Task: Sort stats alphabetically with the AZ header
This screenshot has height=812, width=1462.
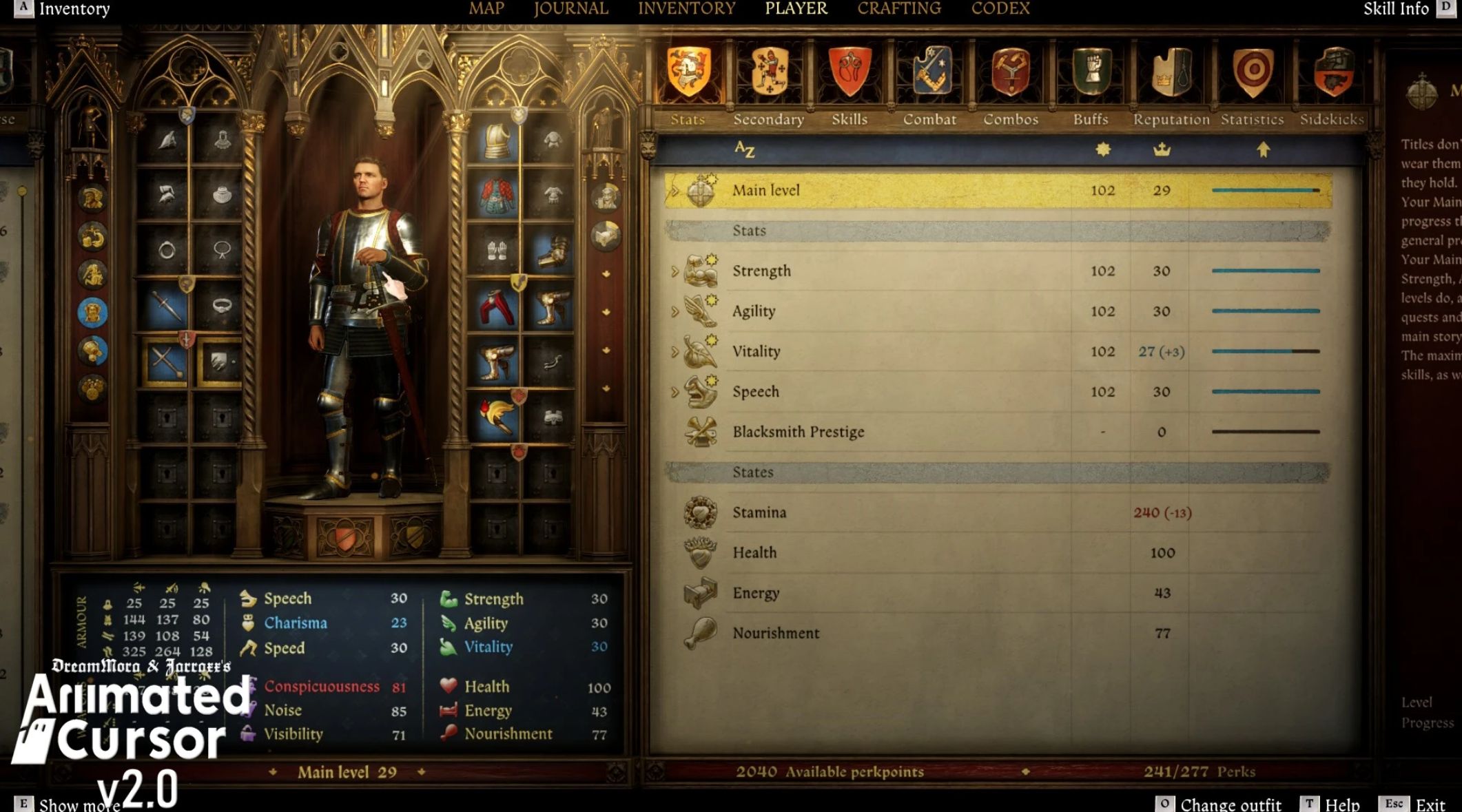Action: [744, 149]
